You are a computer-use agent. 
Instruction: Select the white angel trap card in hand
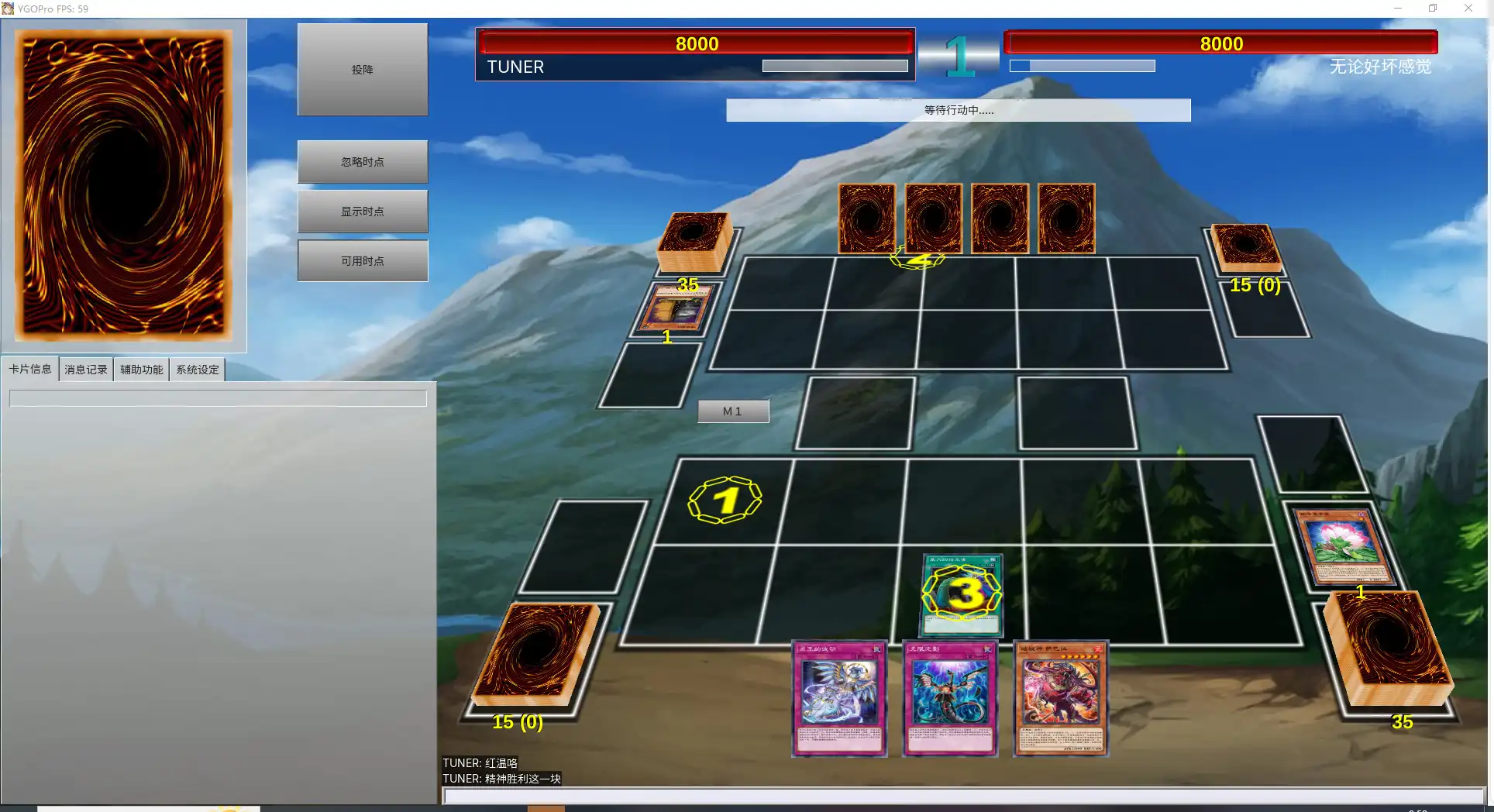pyautogui.click(x=840, y=697)
